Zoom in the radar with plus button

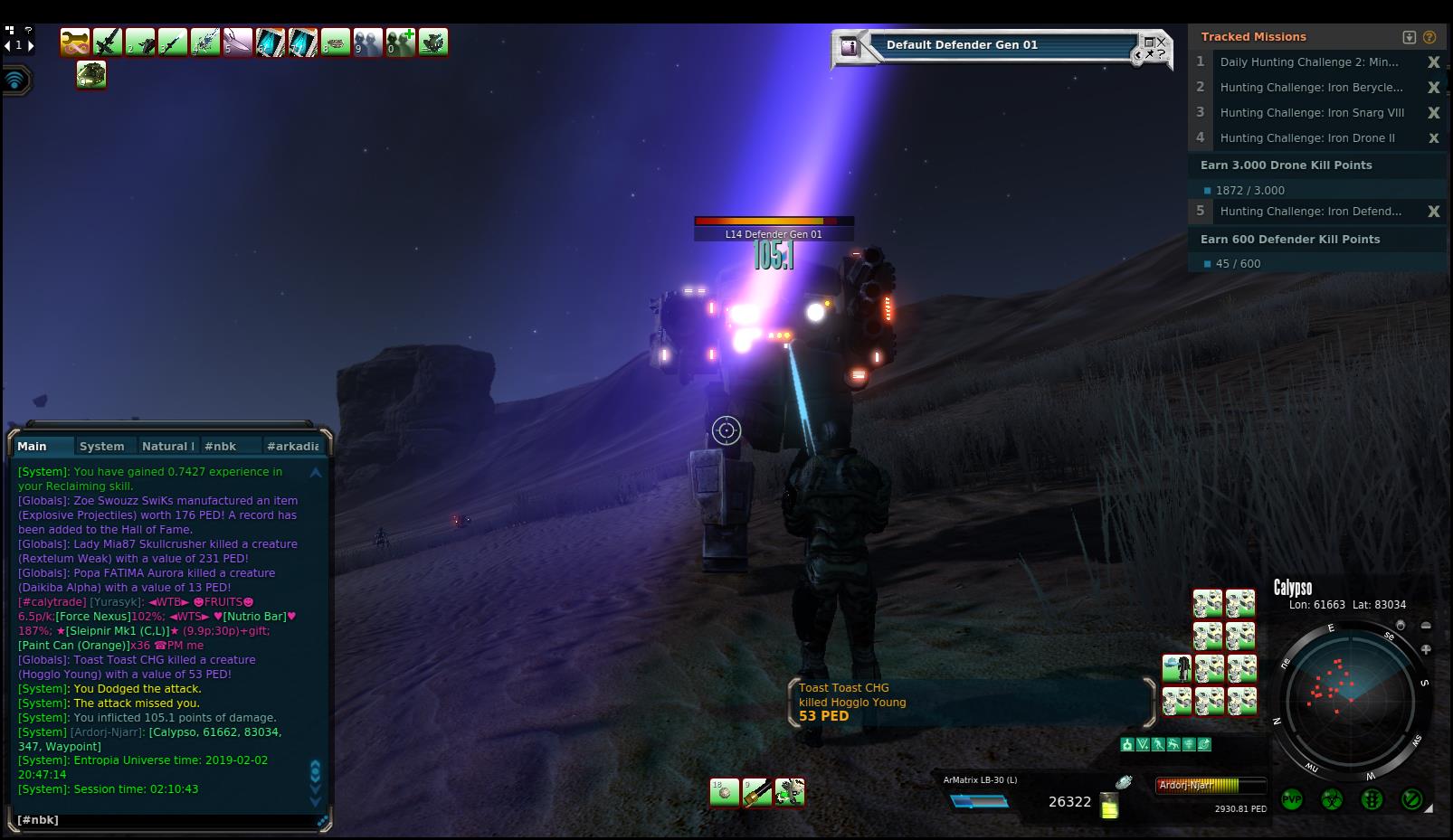point(1426,649)
